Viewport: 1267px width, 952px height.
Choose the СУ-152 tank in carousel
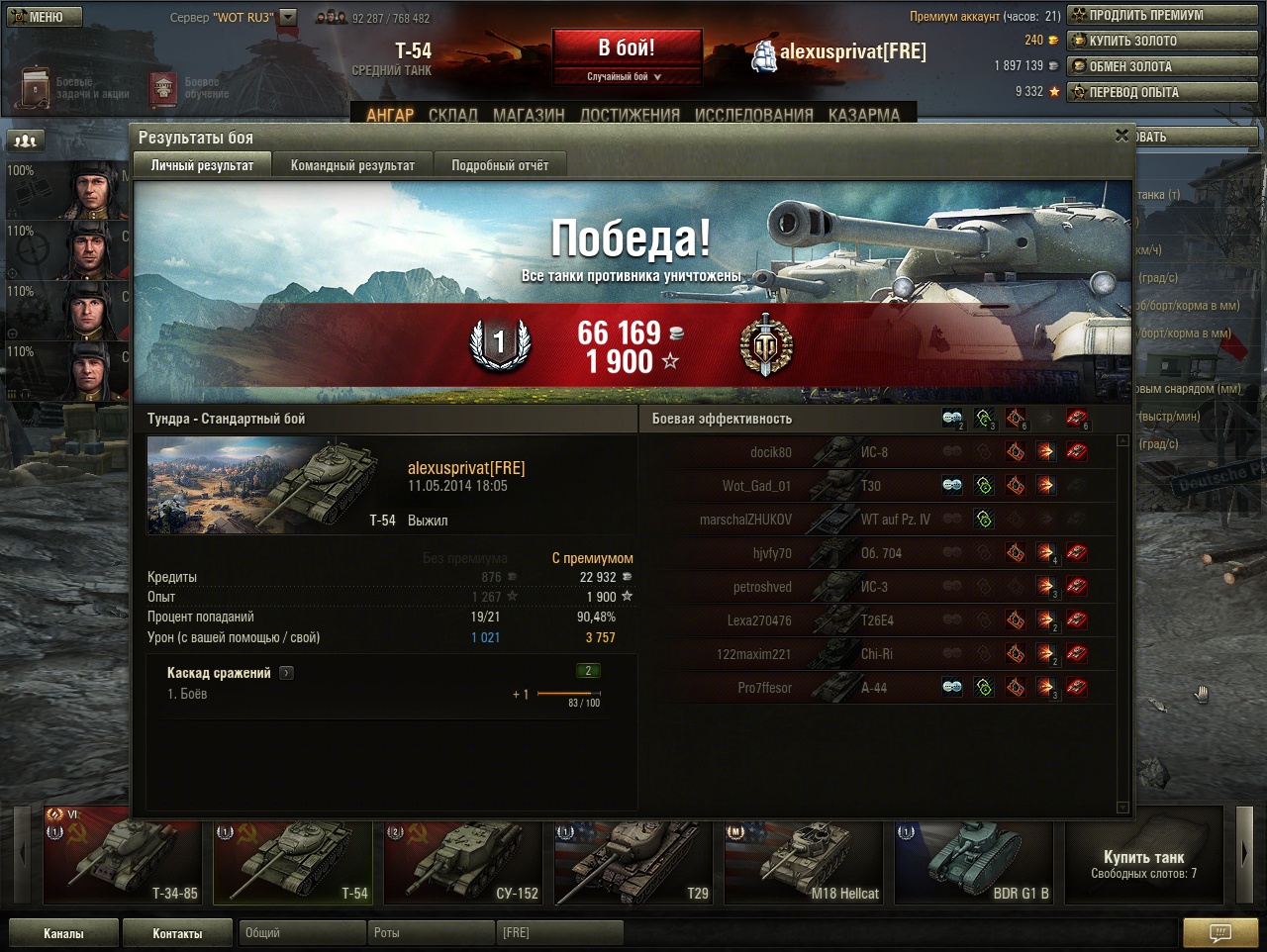(x=464, y=856)
